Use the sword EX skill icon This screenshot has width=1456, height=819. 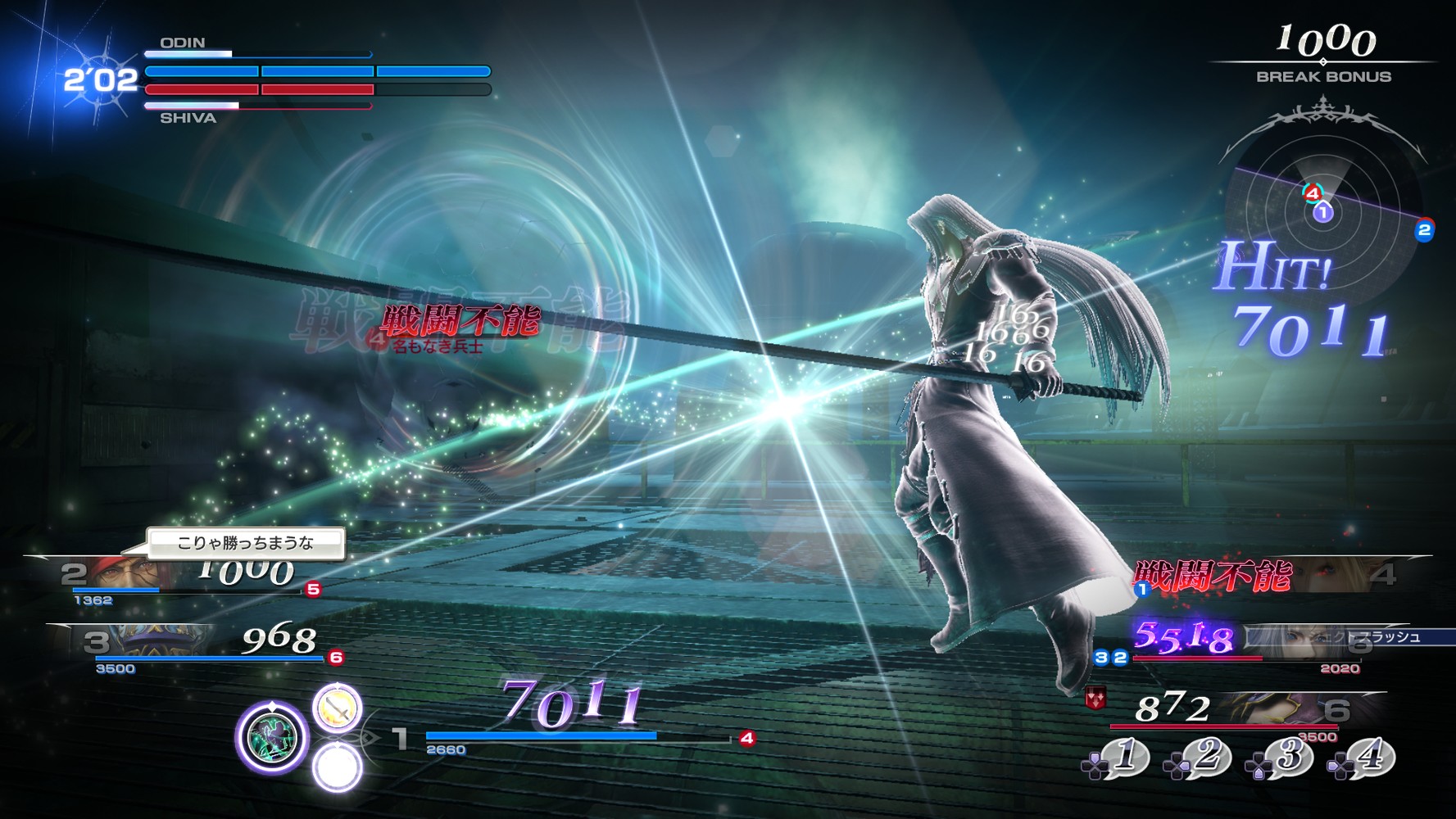point(337,708)
